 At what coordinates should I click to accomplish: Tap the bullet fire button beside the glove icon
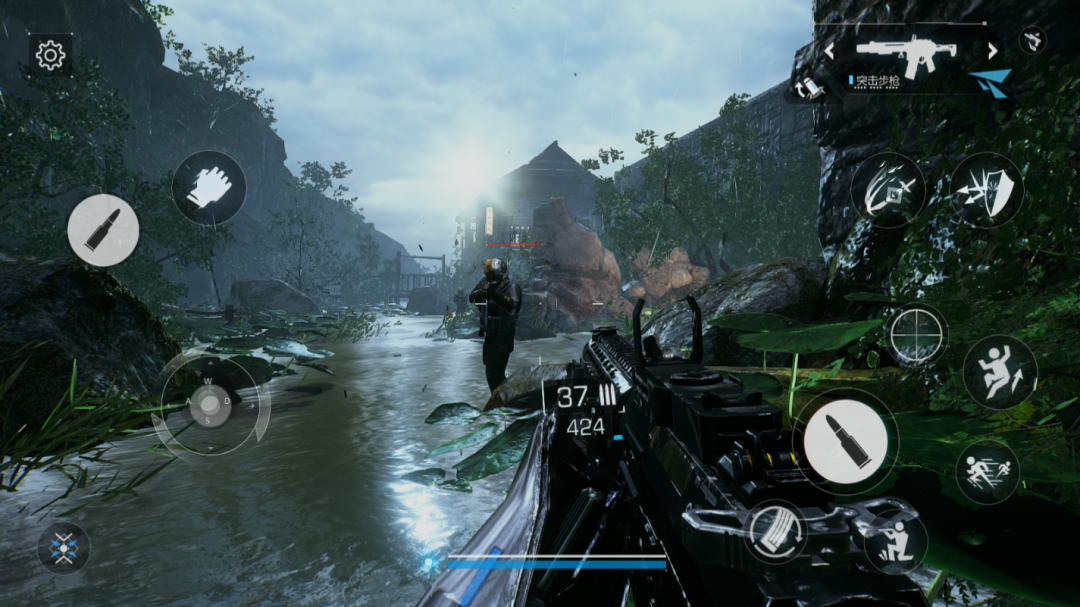point(103,230)
